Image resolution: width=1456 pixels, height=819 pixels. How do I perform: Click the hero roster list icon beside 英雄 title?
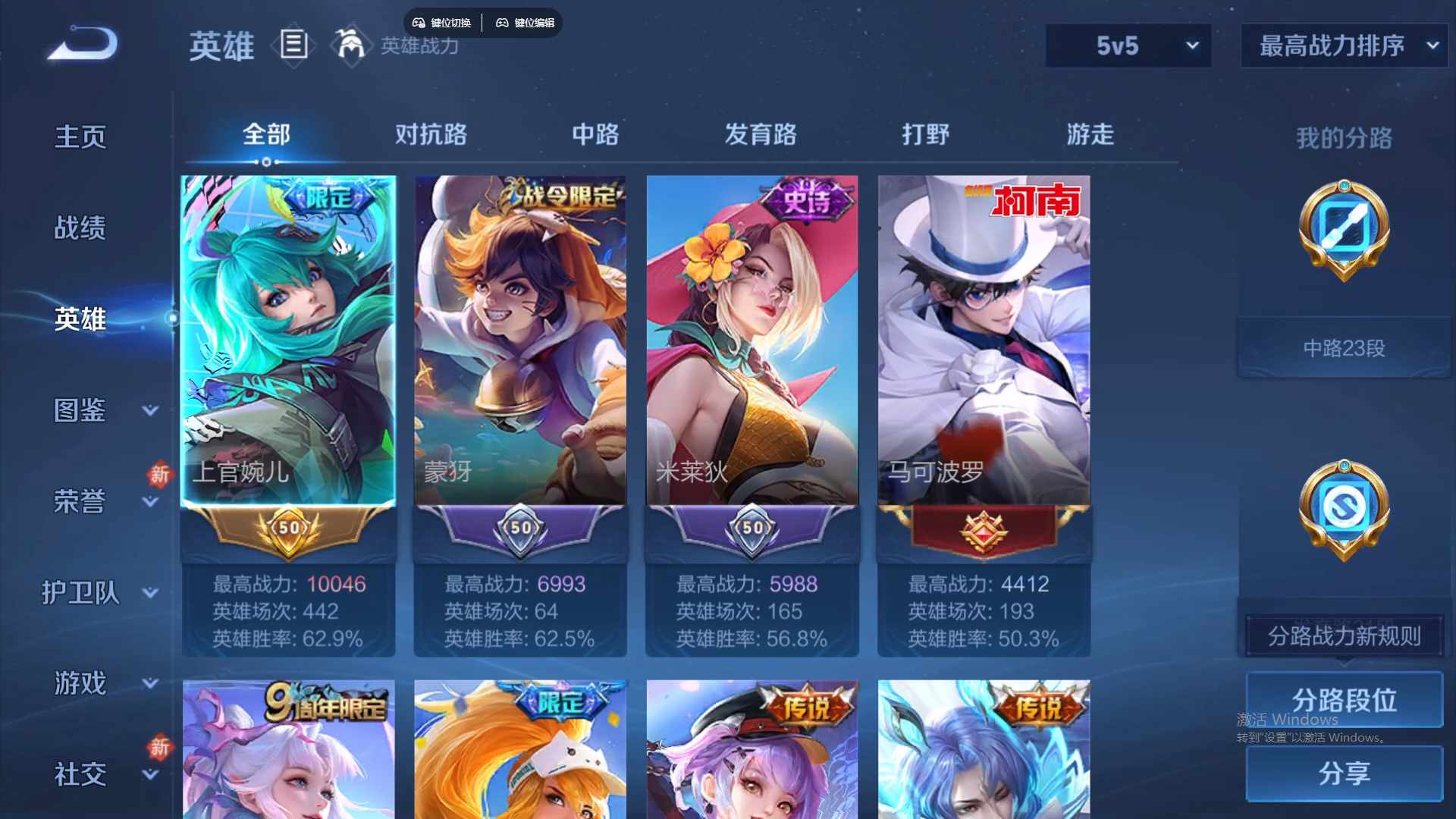[293, 45]
